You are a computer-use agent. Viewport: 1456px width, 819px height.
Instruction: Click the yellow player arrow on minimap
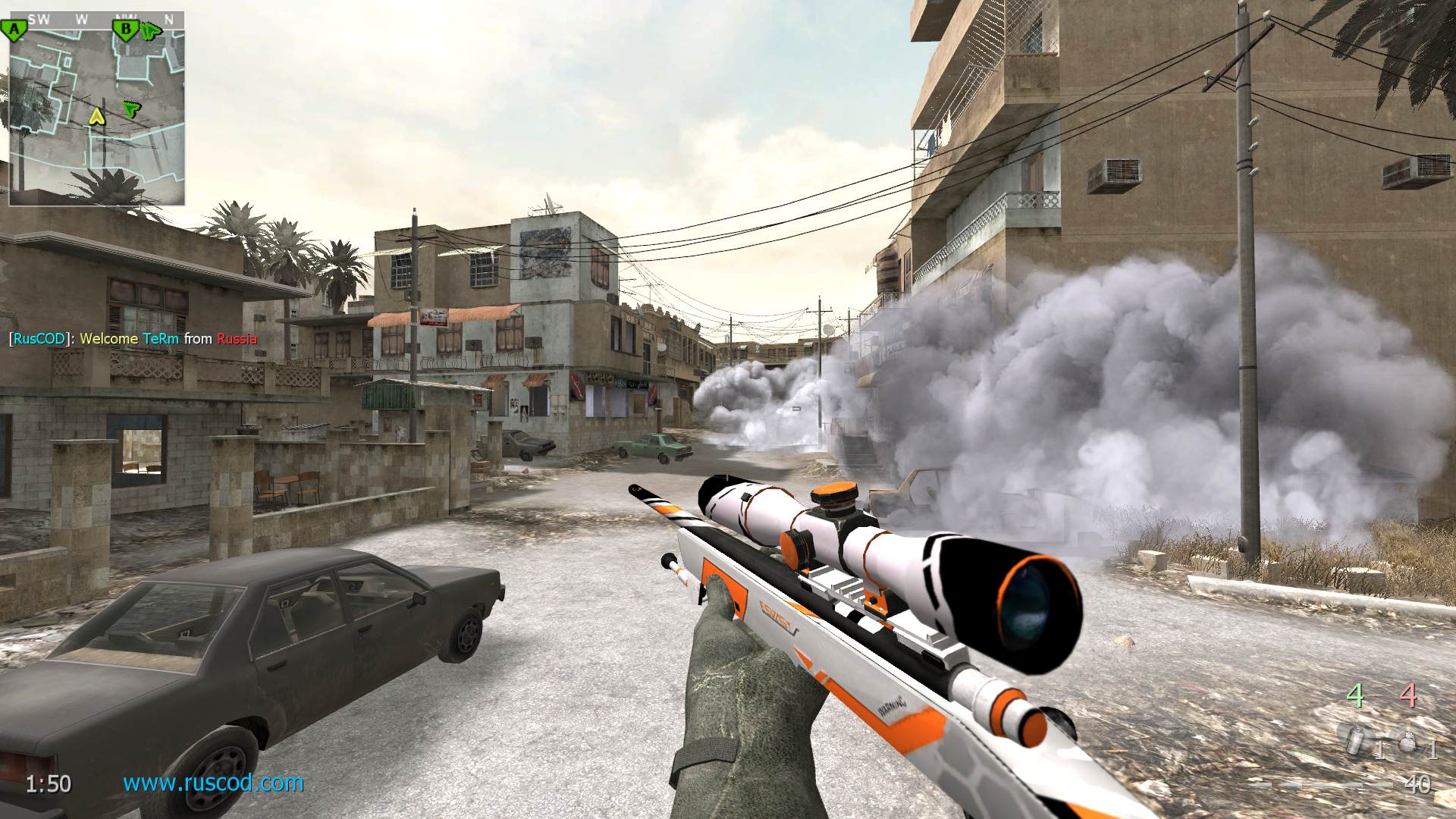pos(96,116)
